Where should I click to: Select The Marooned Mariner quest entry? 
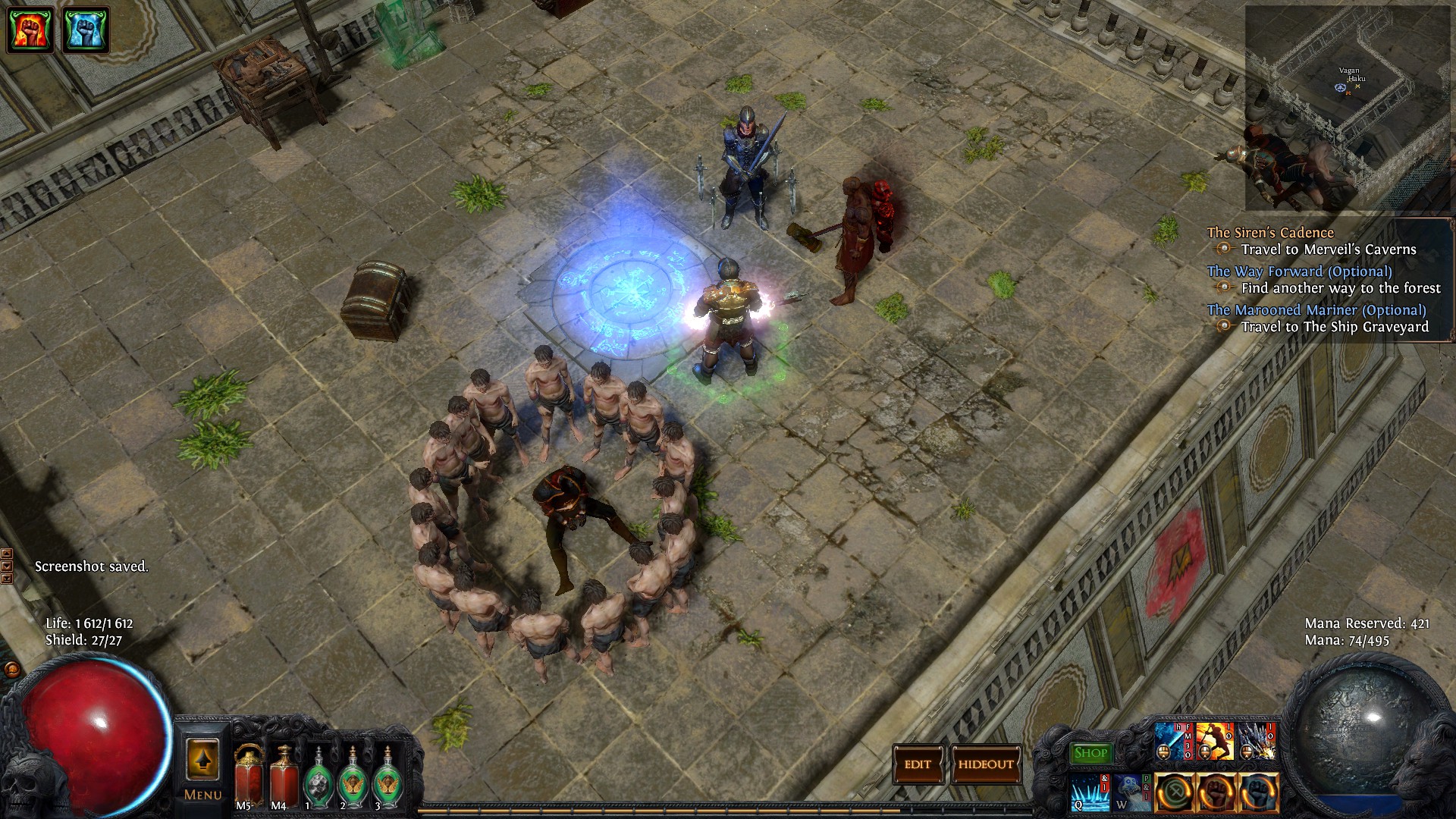[1316, 310]
